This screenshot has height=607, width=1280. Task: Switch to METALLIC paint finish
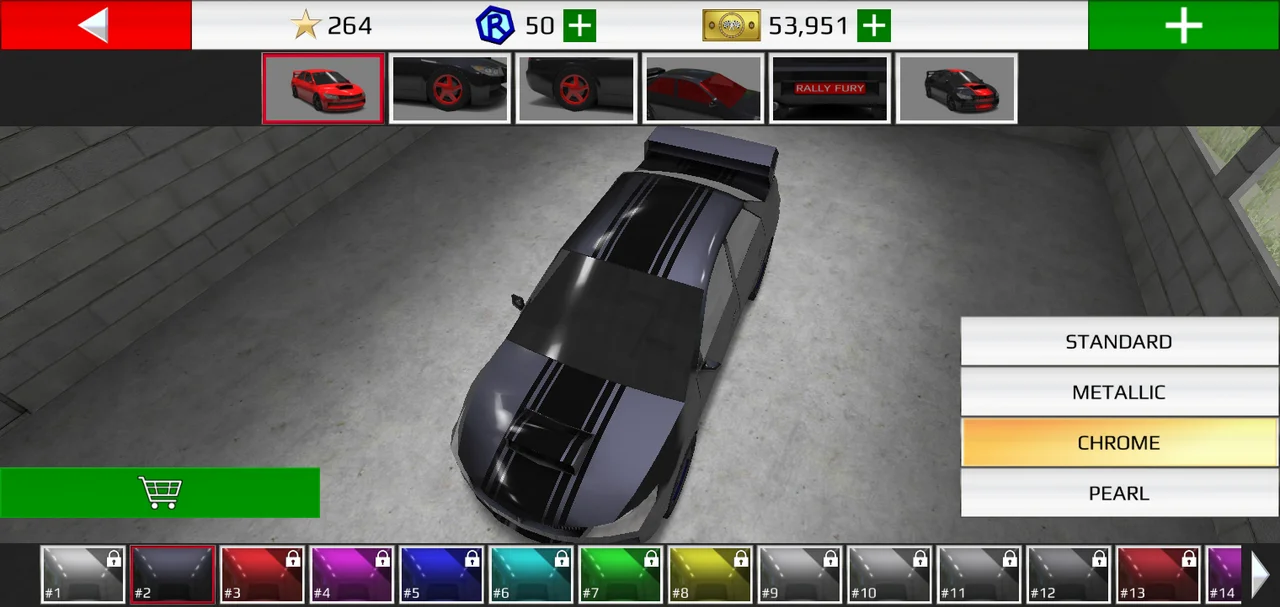click(1119, 392)
